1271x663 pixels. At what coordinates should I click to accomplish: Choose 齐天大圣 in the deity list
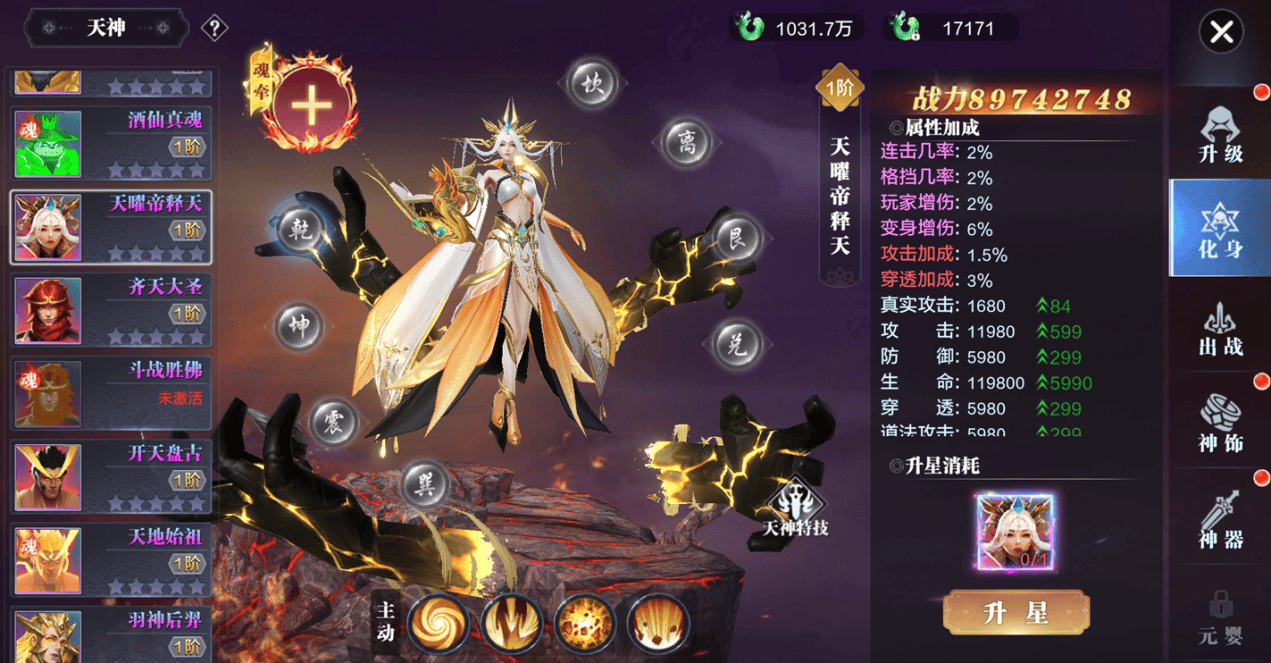[110, 310]
